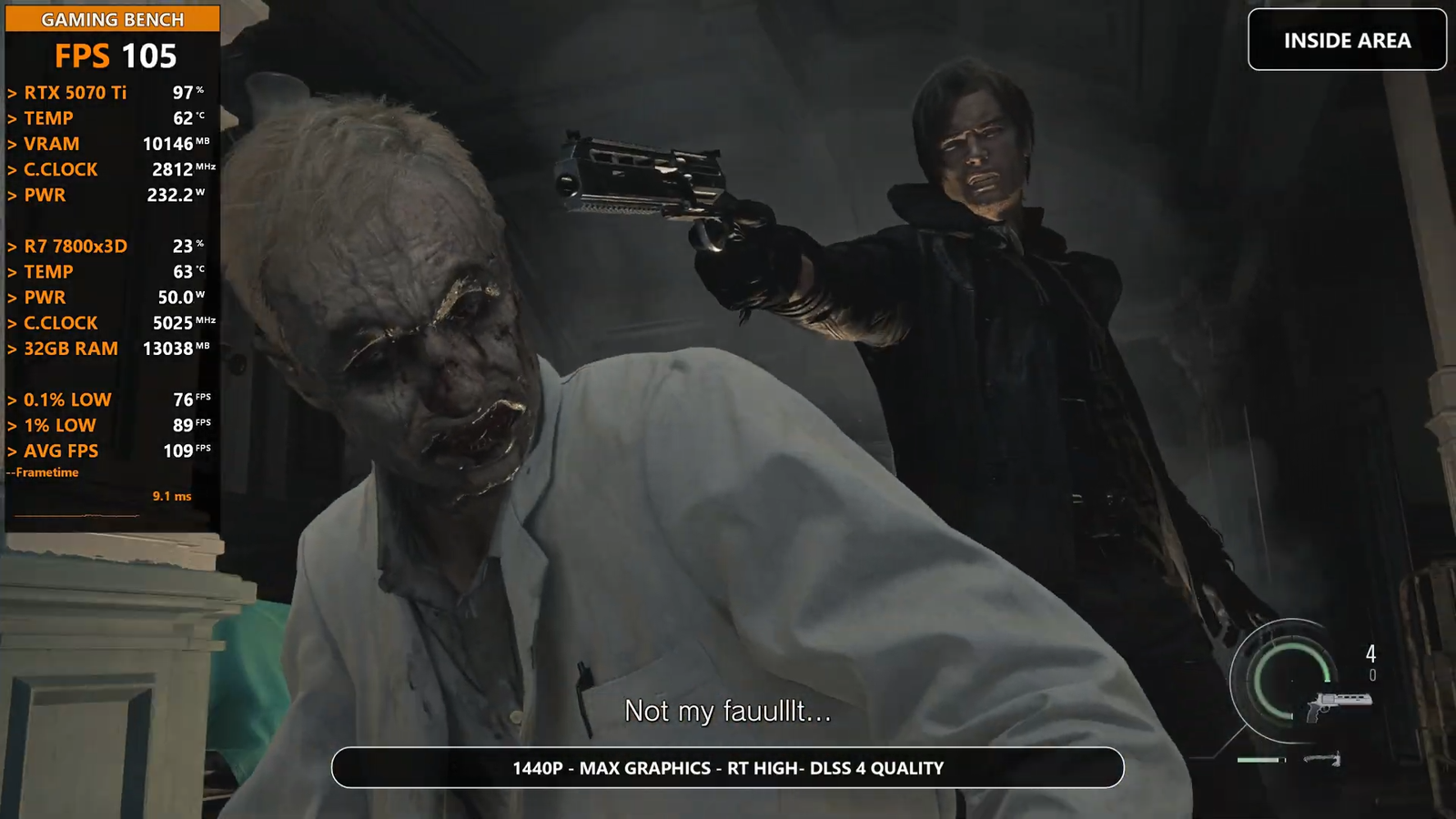
Task: Click the INSIDE AREA label box
Action: coord(1347,40)
